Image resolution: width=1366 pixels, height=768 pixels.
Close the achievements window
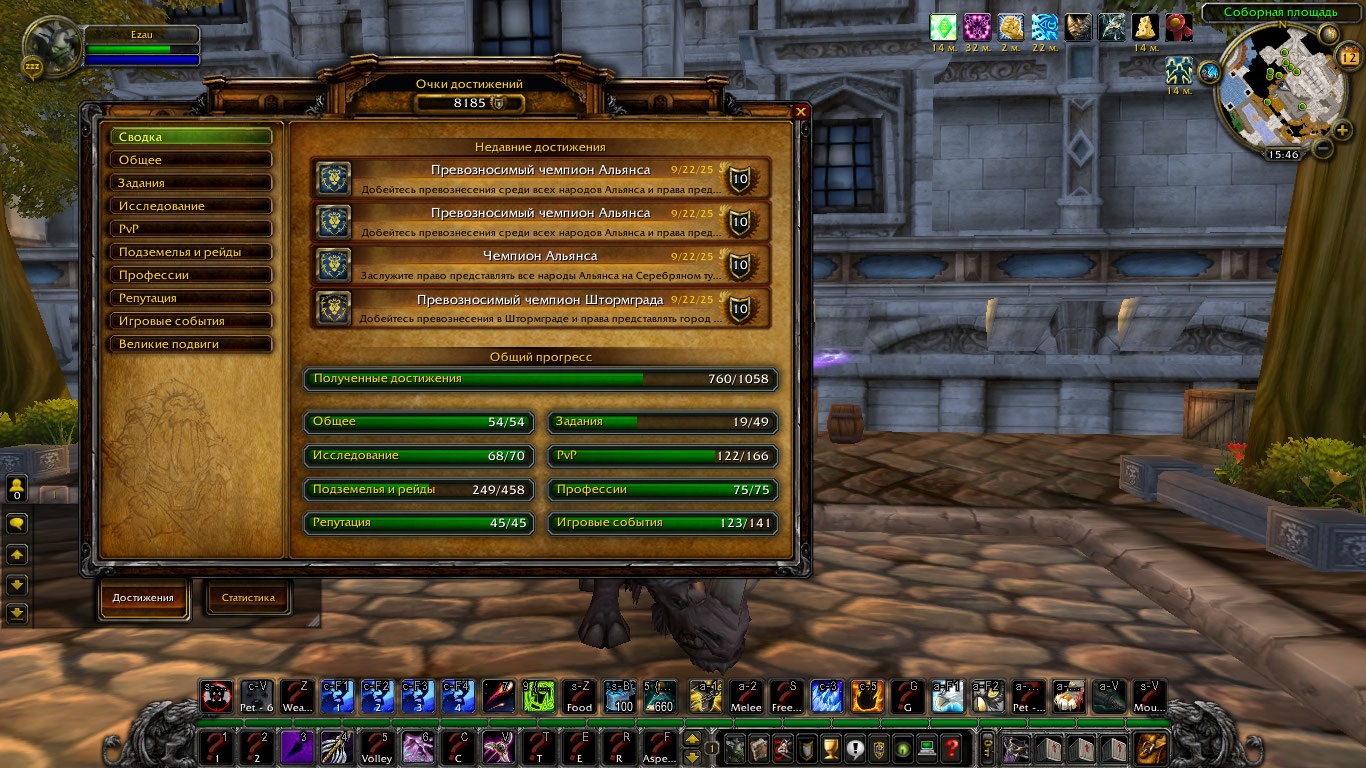coord(800,112)
